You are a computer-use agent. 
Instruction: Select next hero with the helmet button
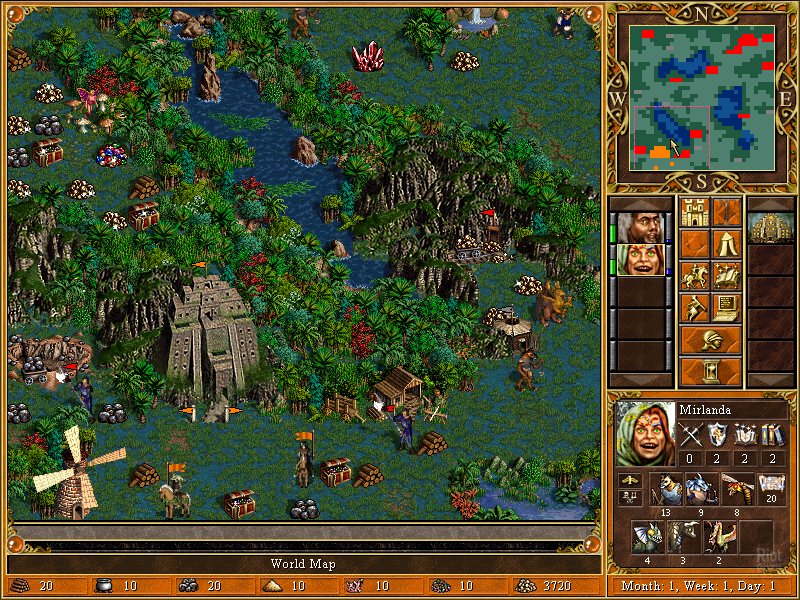(710, 340)
